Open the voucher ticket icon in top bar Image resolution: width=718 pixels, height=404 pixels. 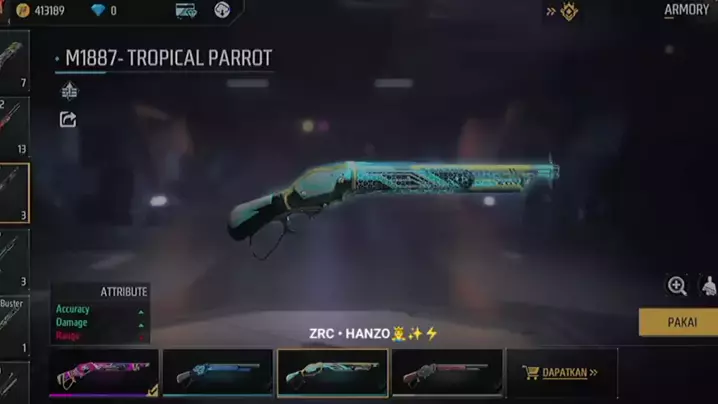[x=186, y=11]
